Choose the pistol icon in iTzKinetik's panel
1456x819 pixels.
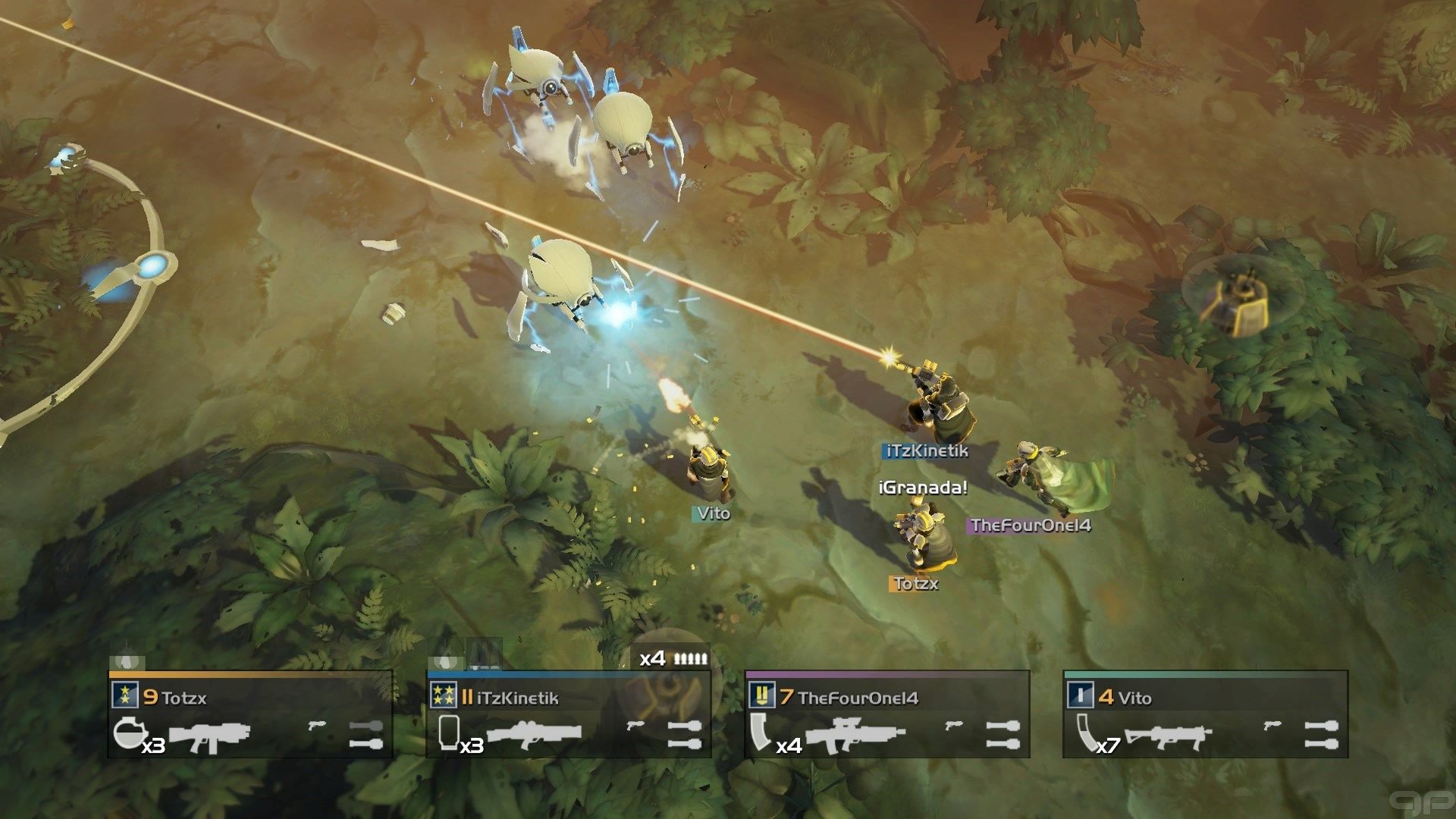(x=635, y=726)
